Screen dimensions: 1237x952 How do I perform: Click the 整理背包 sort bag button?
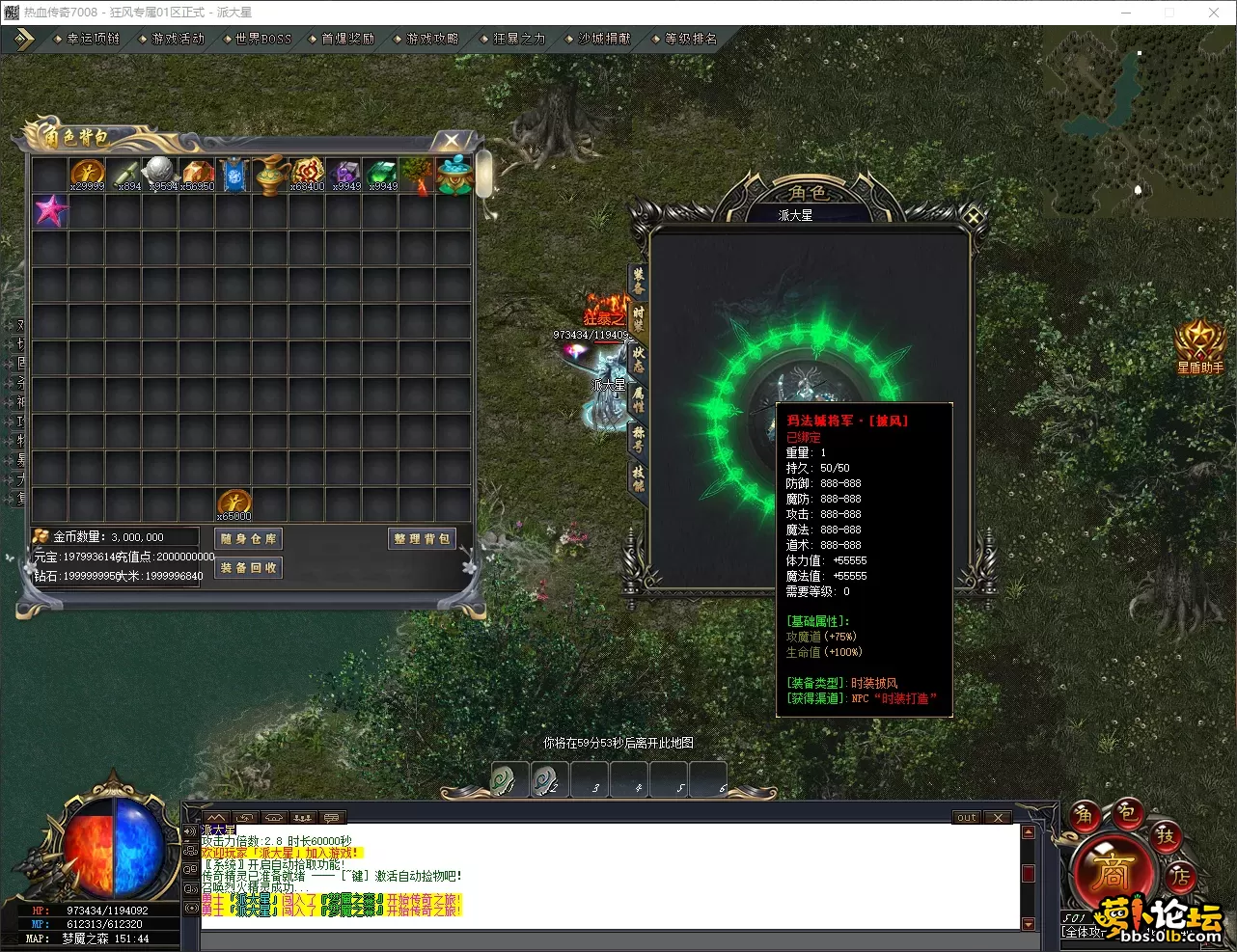coord(422,539)
